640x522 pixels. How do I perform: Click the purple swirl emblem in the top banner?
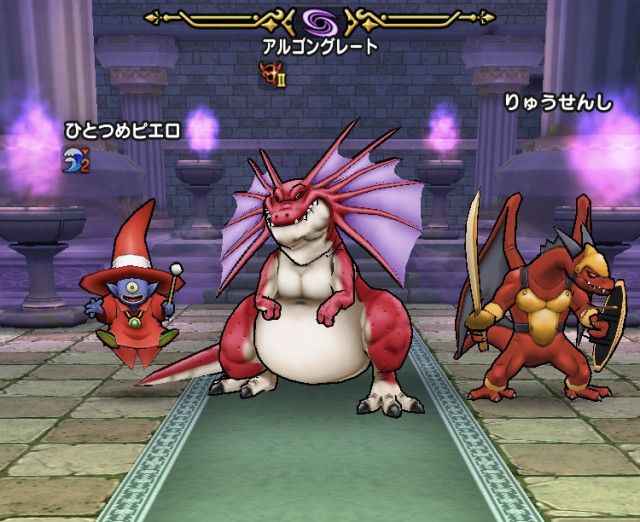tap(321, 20)
